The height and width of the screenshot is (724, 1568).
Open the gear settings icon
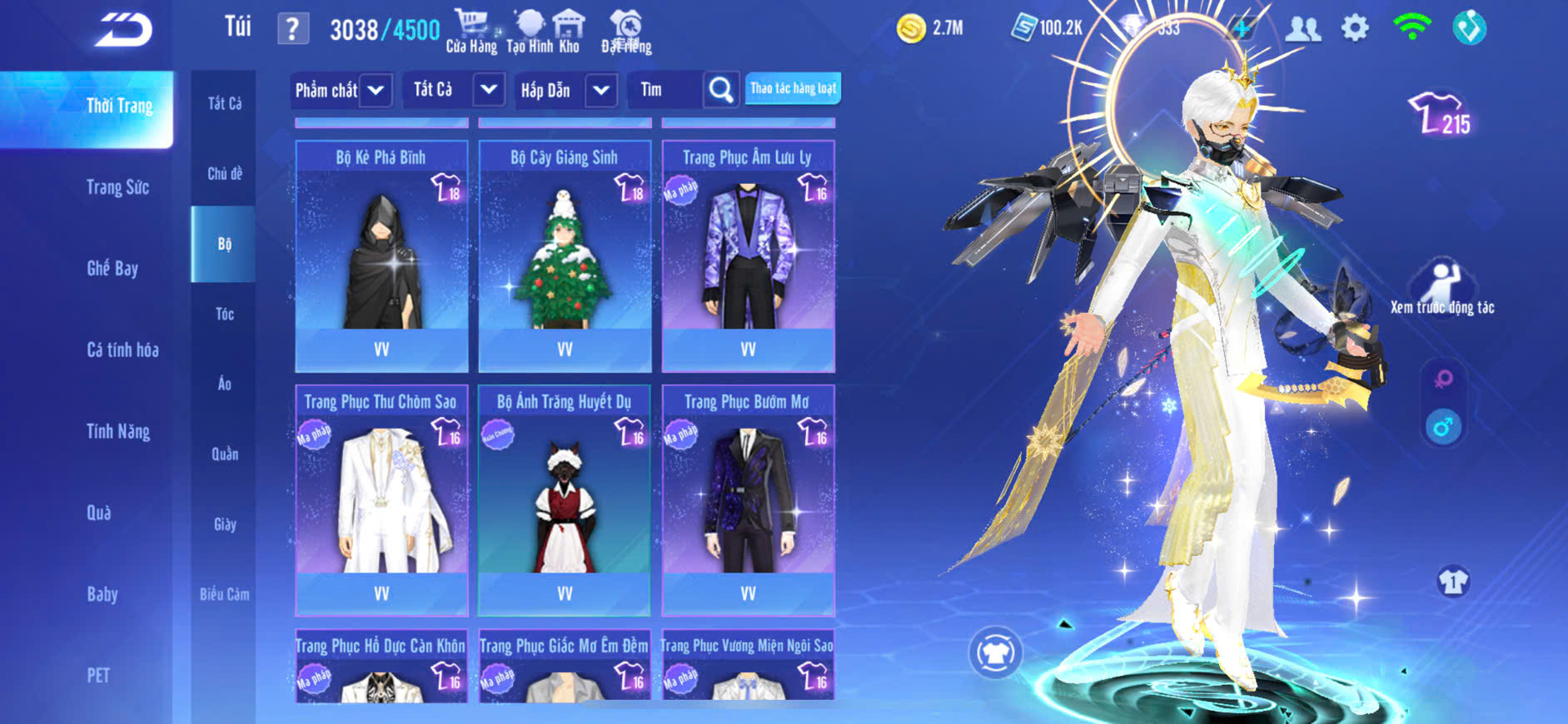pyautogui.click(x=1355, y=28)
